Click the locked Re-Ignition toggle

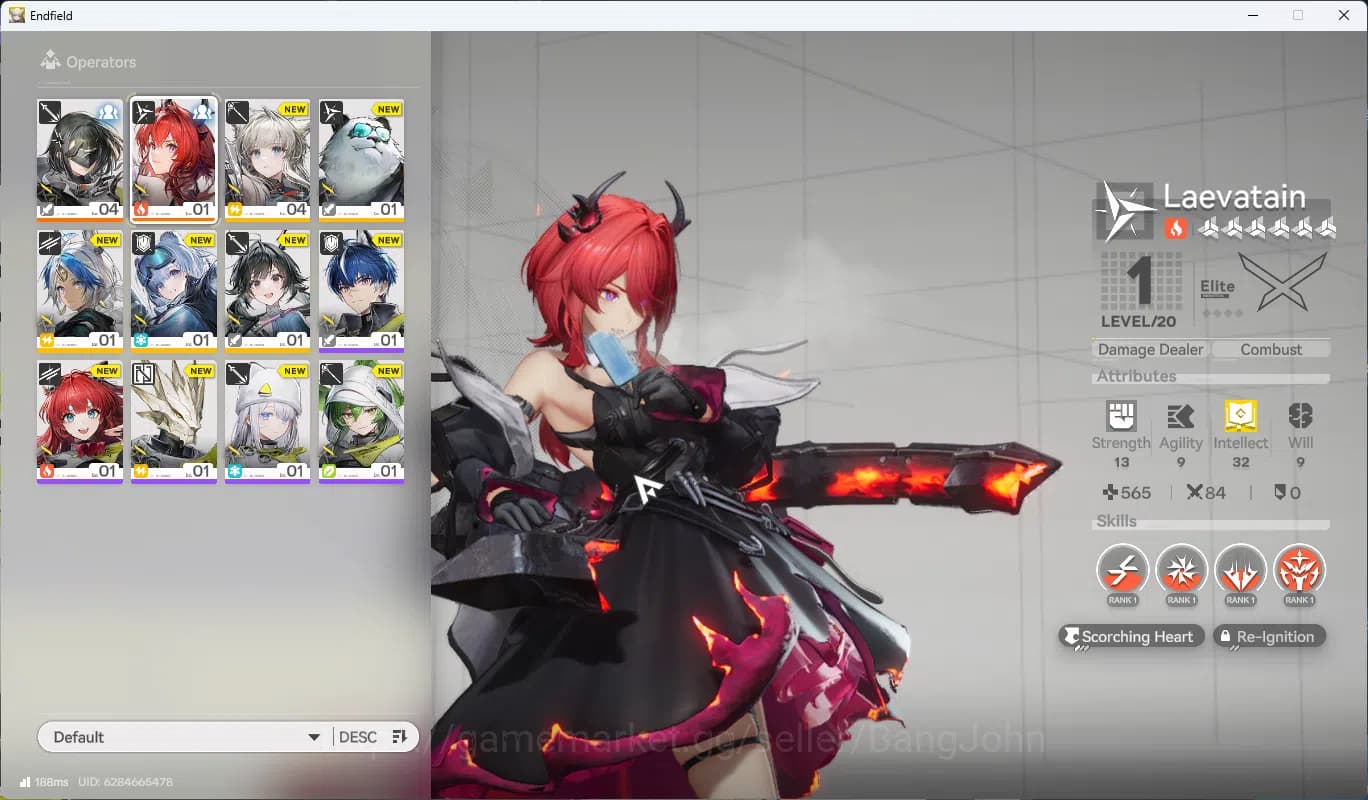point(1269,636)
